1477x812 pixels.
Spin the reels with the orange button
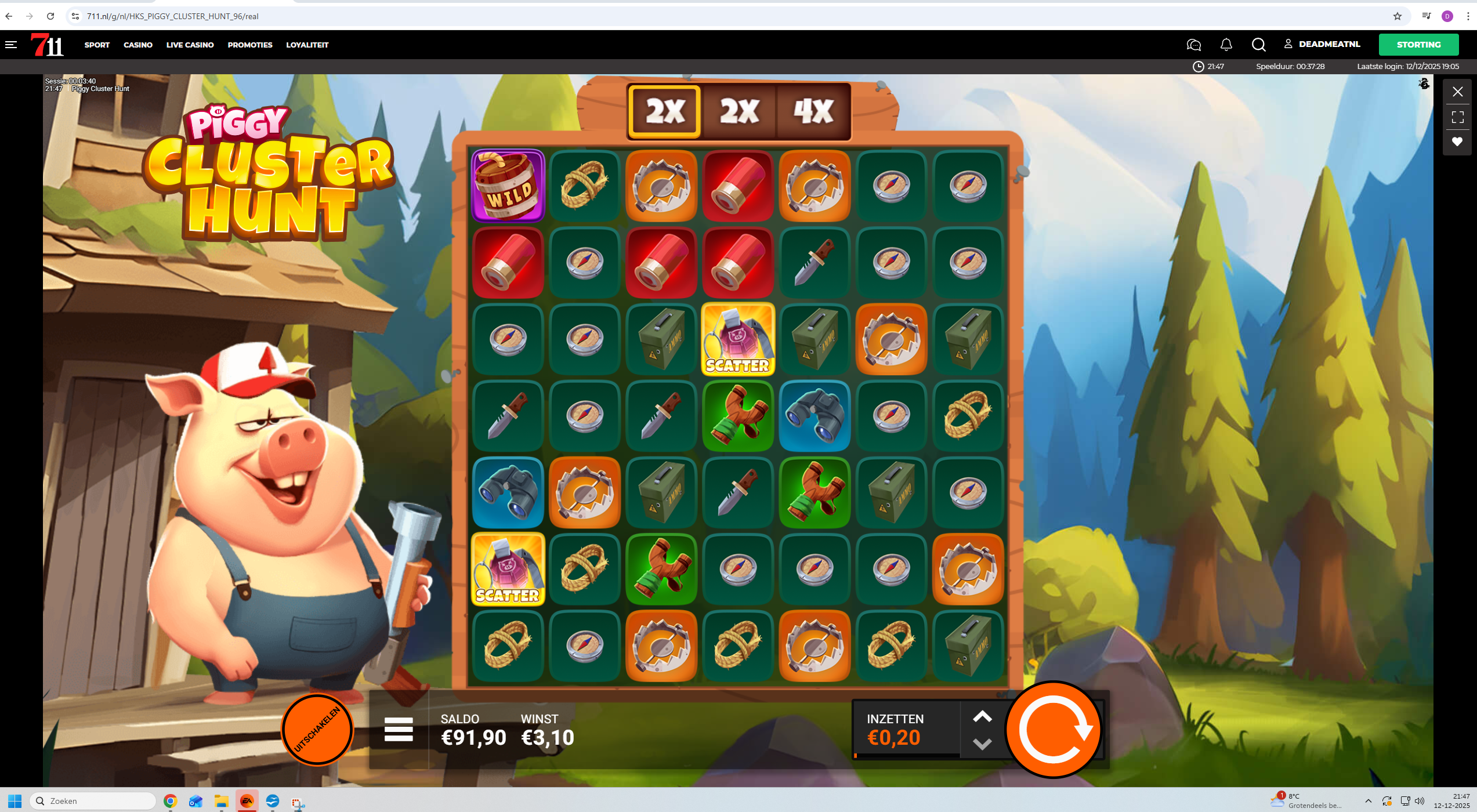tap(1053, 729)
